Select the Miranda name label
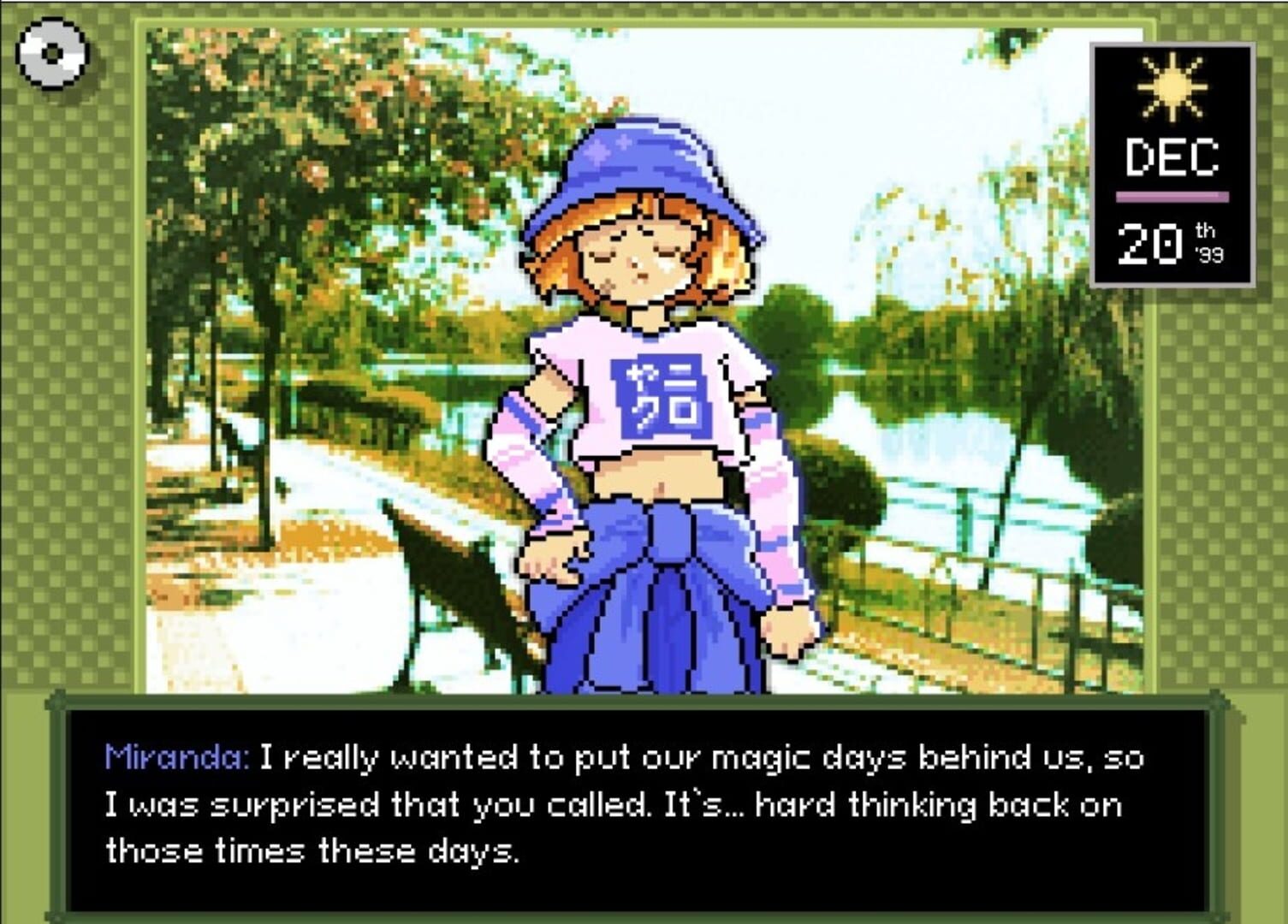The width and height of the screenshot is (1288, 924). tap(177, 756)
